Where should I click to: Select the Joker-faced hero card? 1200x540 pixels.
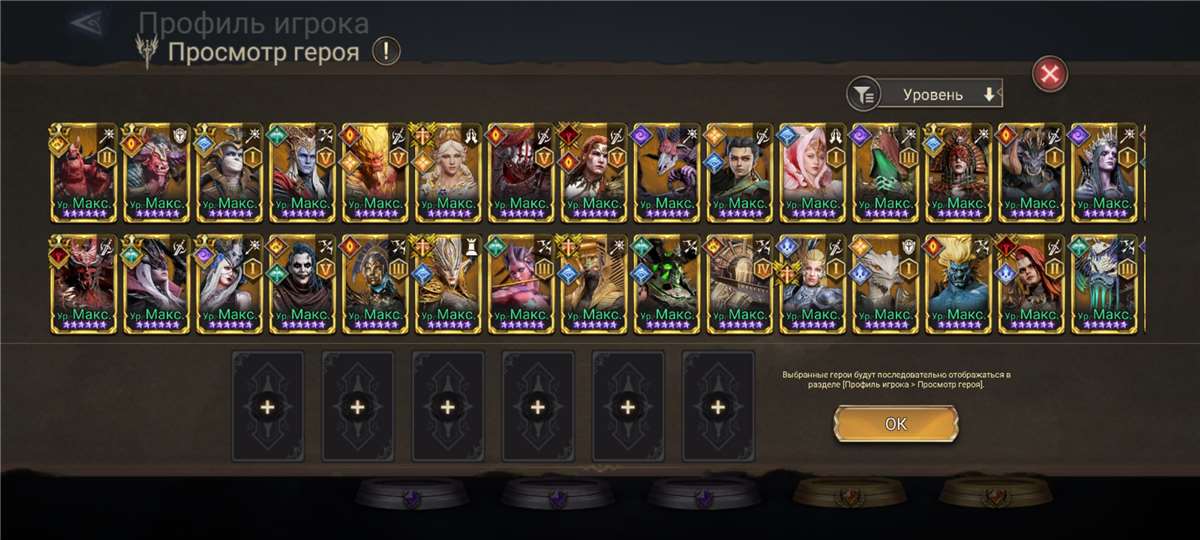coord(302,282)
